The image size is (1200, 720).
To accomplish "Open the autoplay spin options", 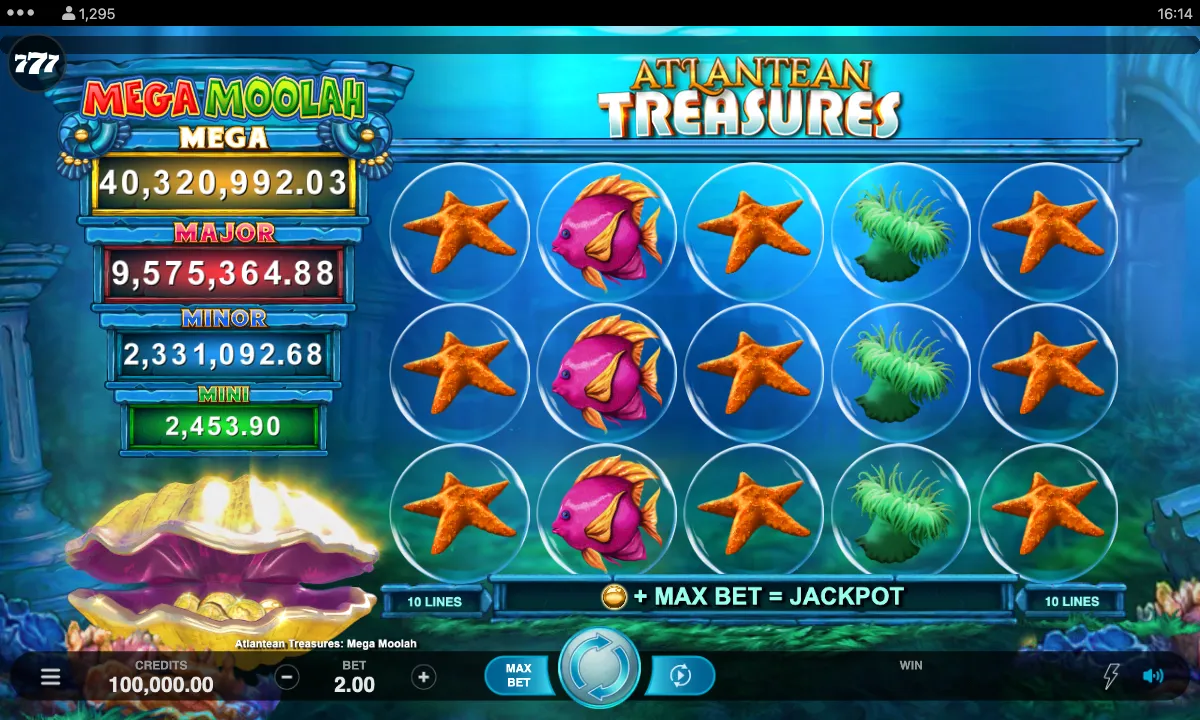I will tap(680, 676).
